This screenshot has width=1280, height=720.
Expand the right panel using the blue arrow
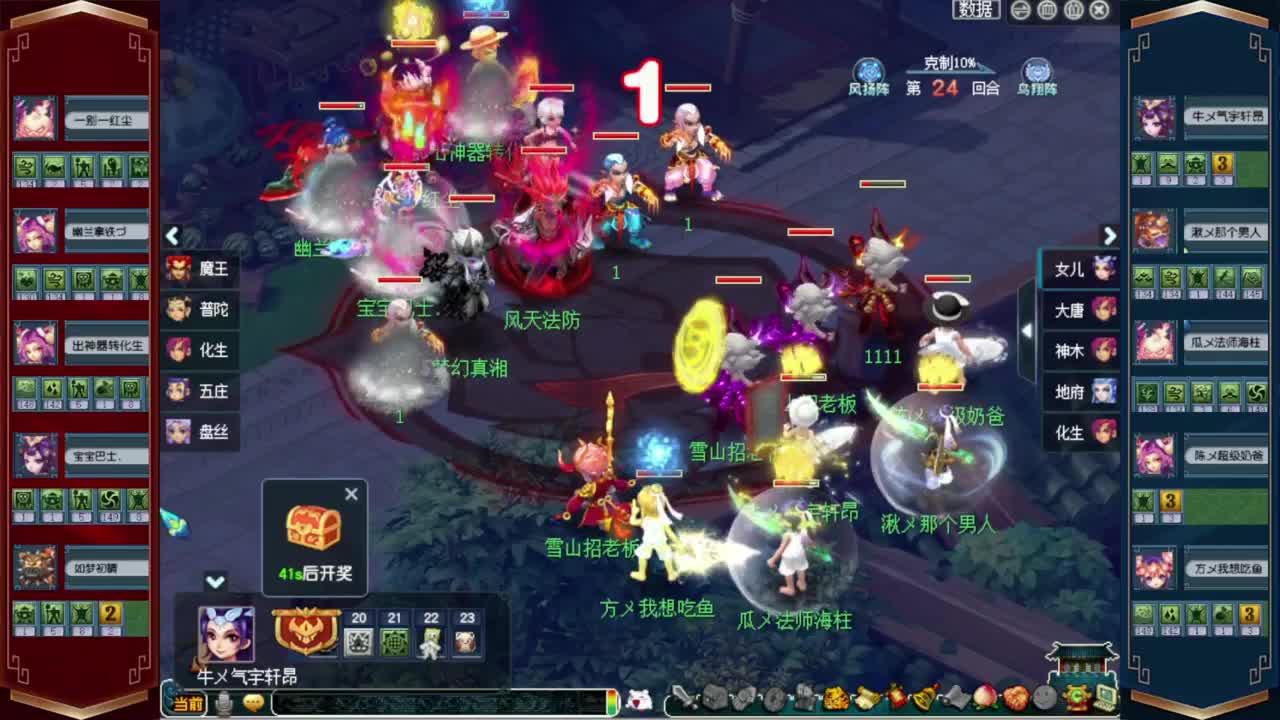tap(1110, 236)
